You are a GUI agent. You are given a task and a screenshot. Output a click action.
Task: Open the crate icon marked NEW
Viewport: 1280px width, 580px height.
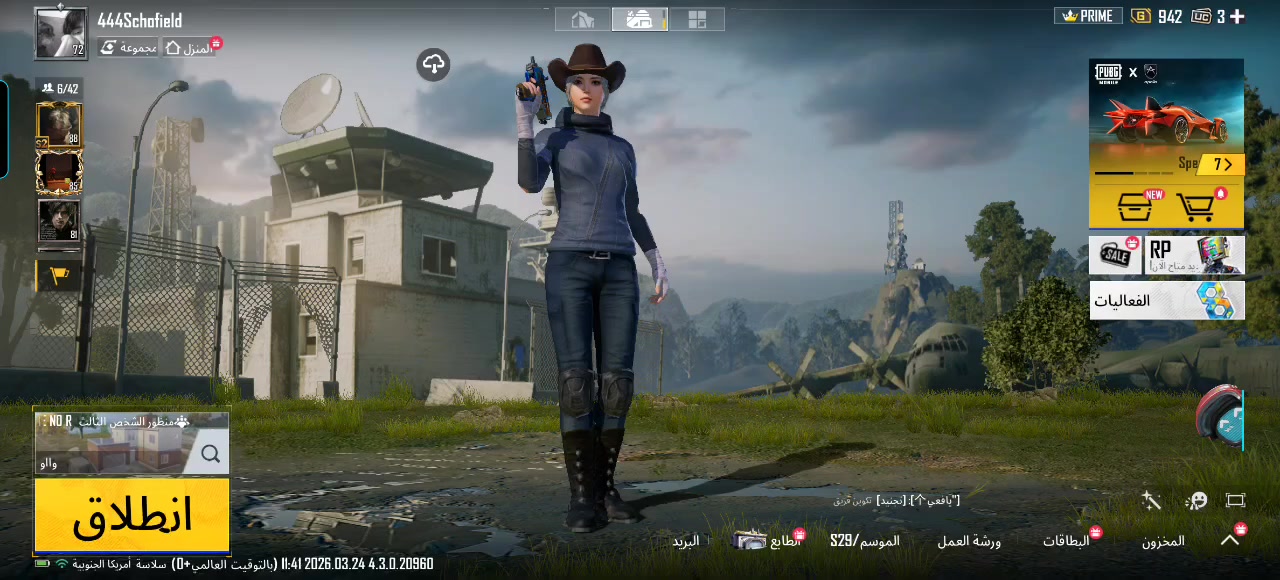tap(1136, 207)
